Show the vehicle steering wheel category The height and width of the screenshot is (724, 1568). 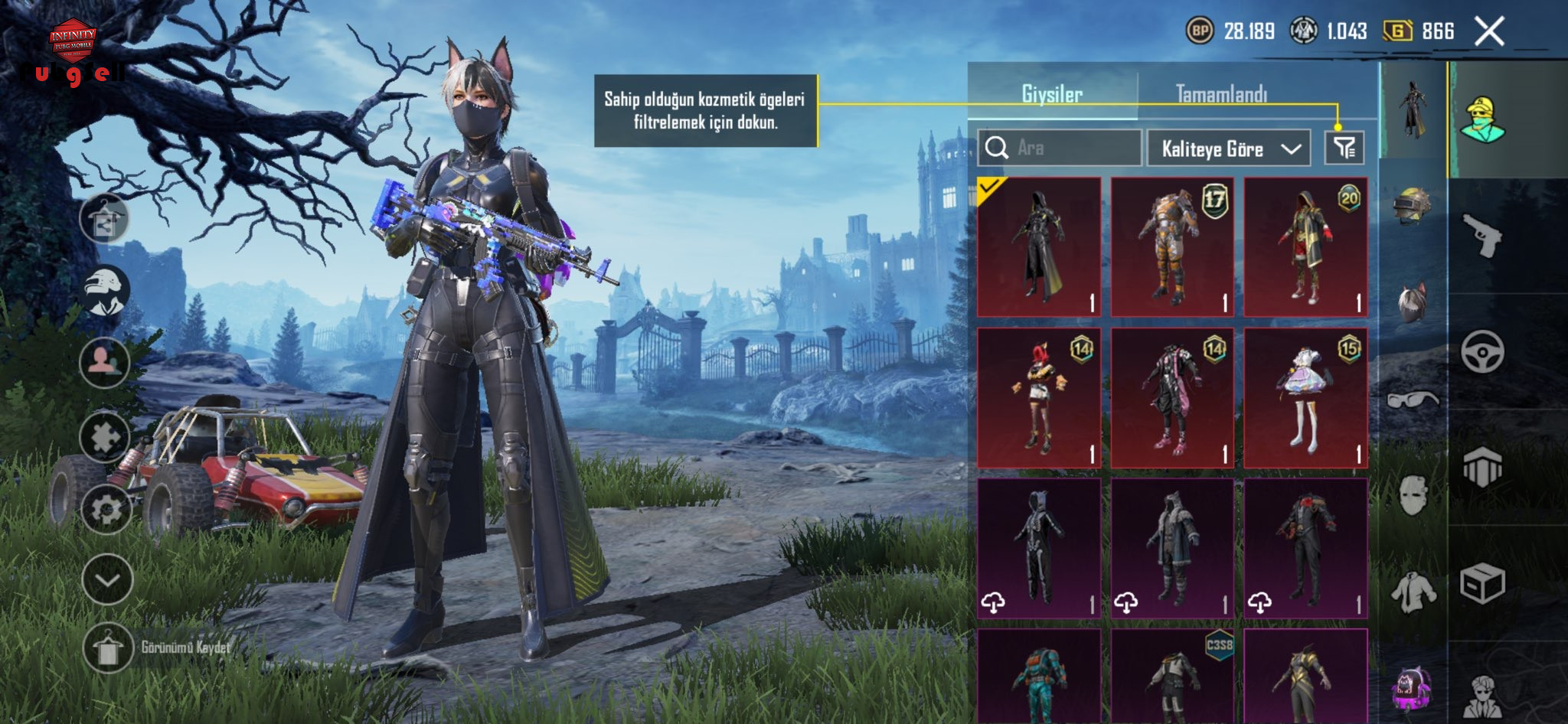pyautogui.click(x=1482, y=352)
